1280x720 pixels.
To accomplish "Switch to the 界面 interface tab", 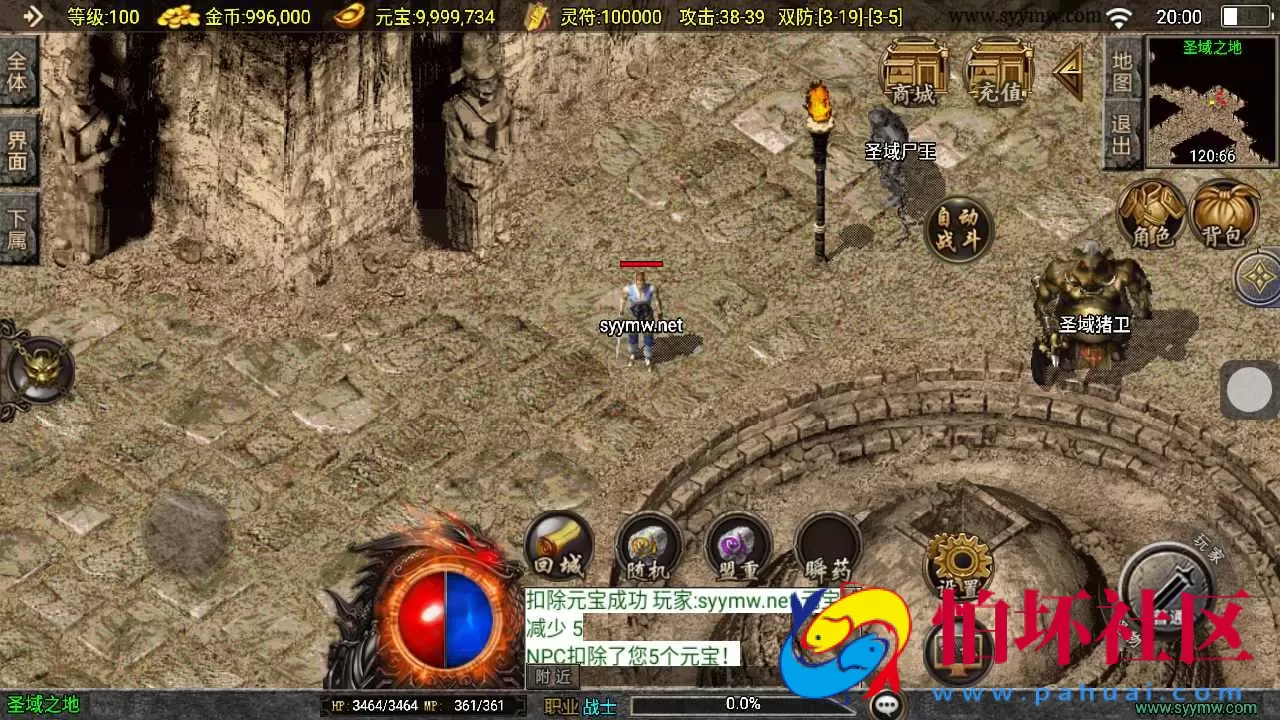I will [x=18, y=152].
